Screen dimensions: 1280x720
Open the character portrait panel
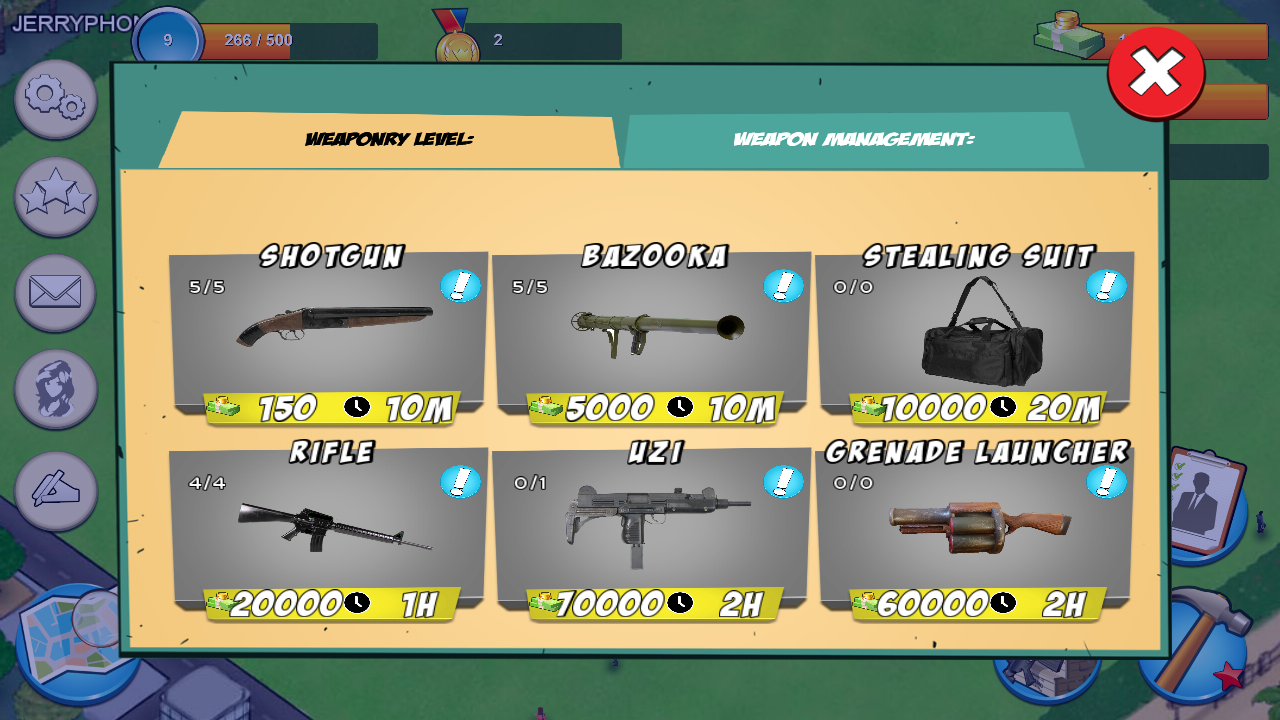coord(55,389)
